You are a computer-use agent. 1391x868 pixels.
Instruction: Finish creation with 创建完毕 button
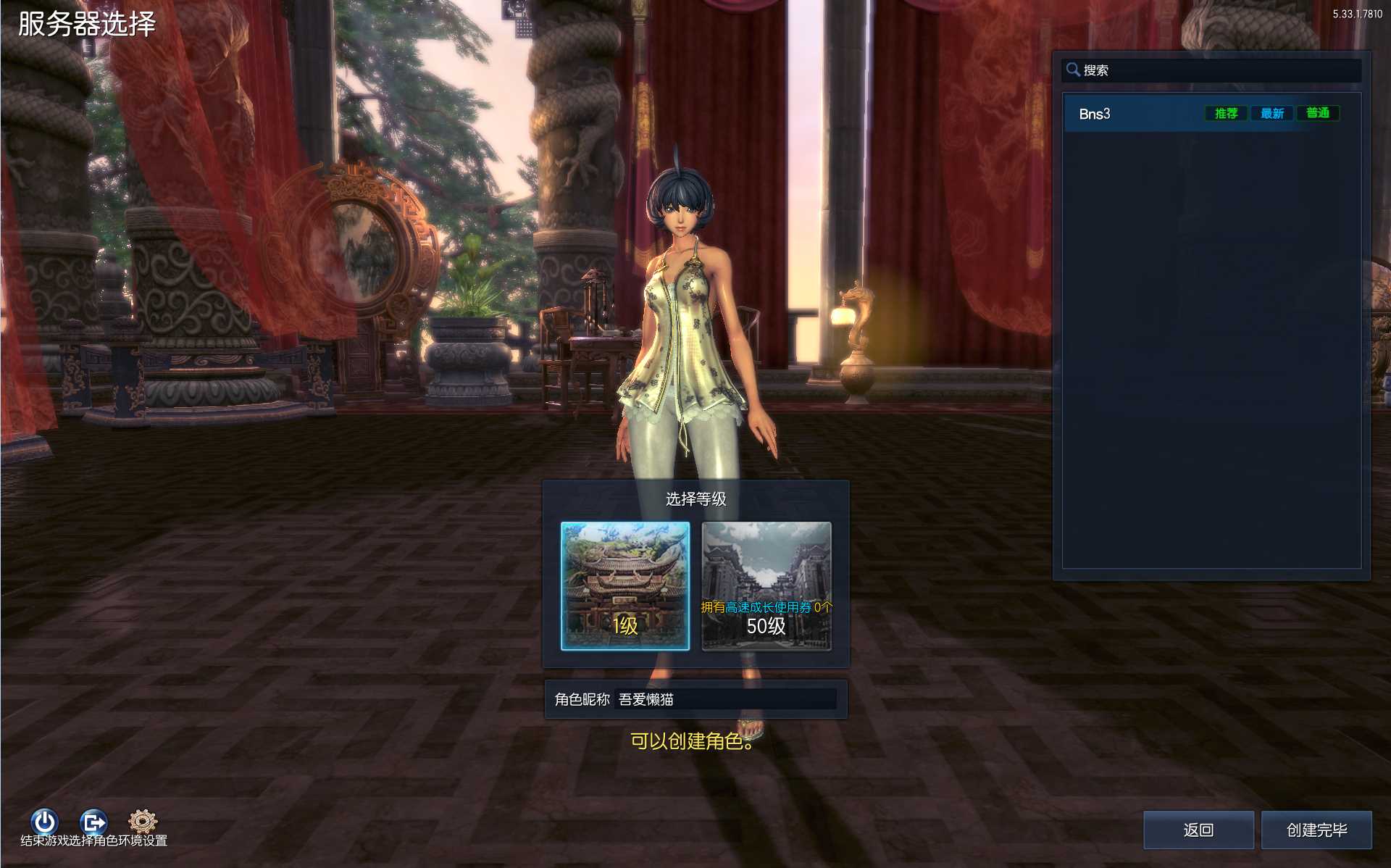pos(1316,830)
